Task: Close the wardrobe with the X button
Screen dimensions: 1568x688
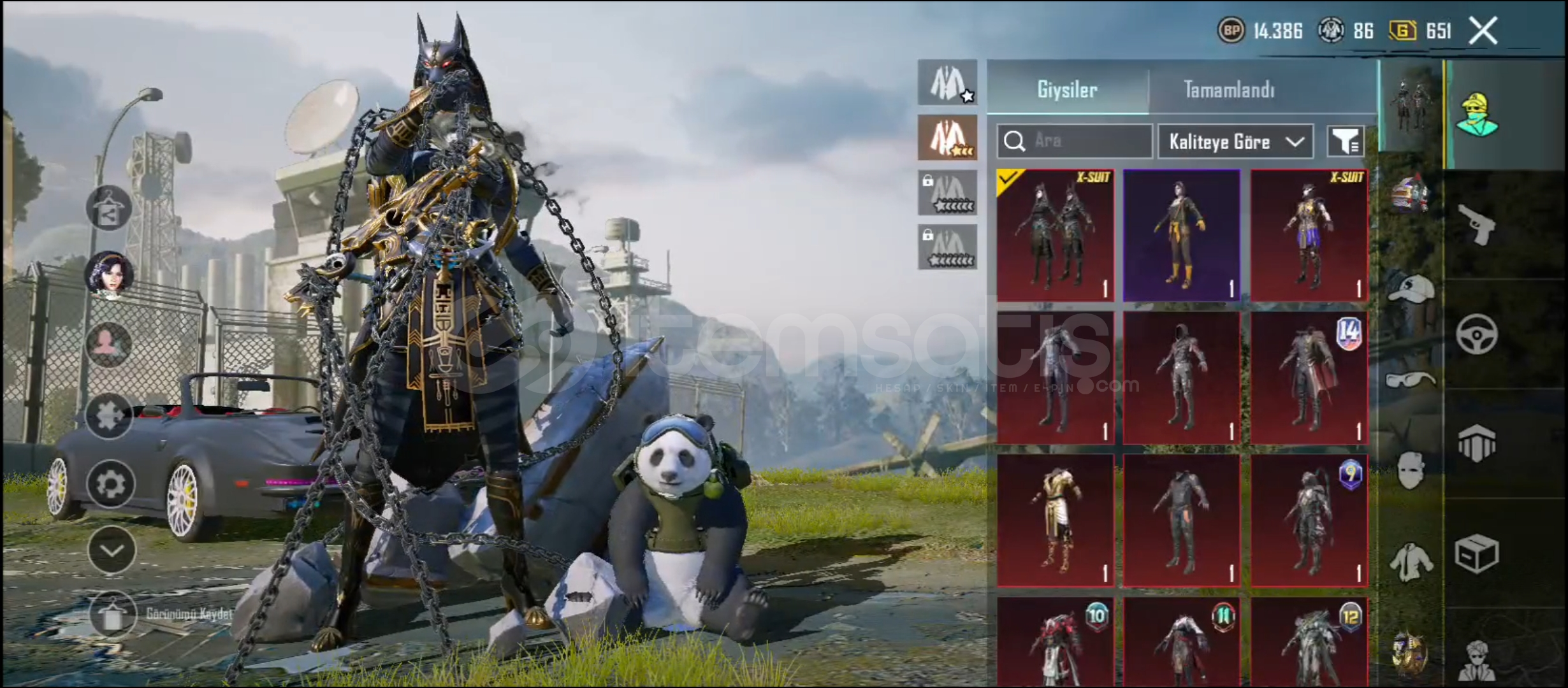Action: 1483,31
